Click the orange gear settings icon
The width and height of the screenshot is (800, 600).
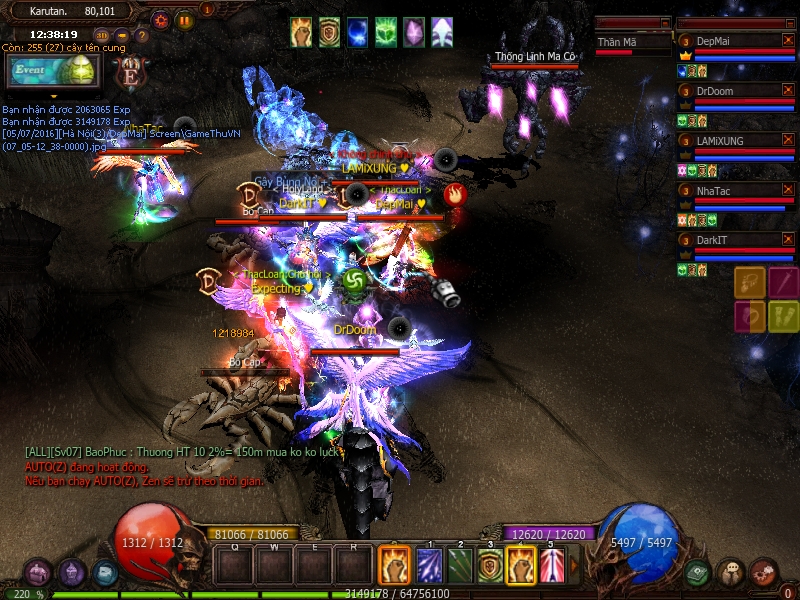click(161, 19)
